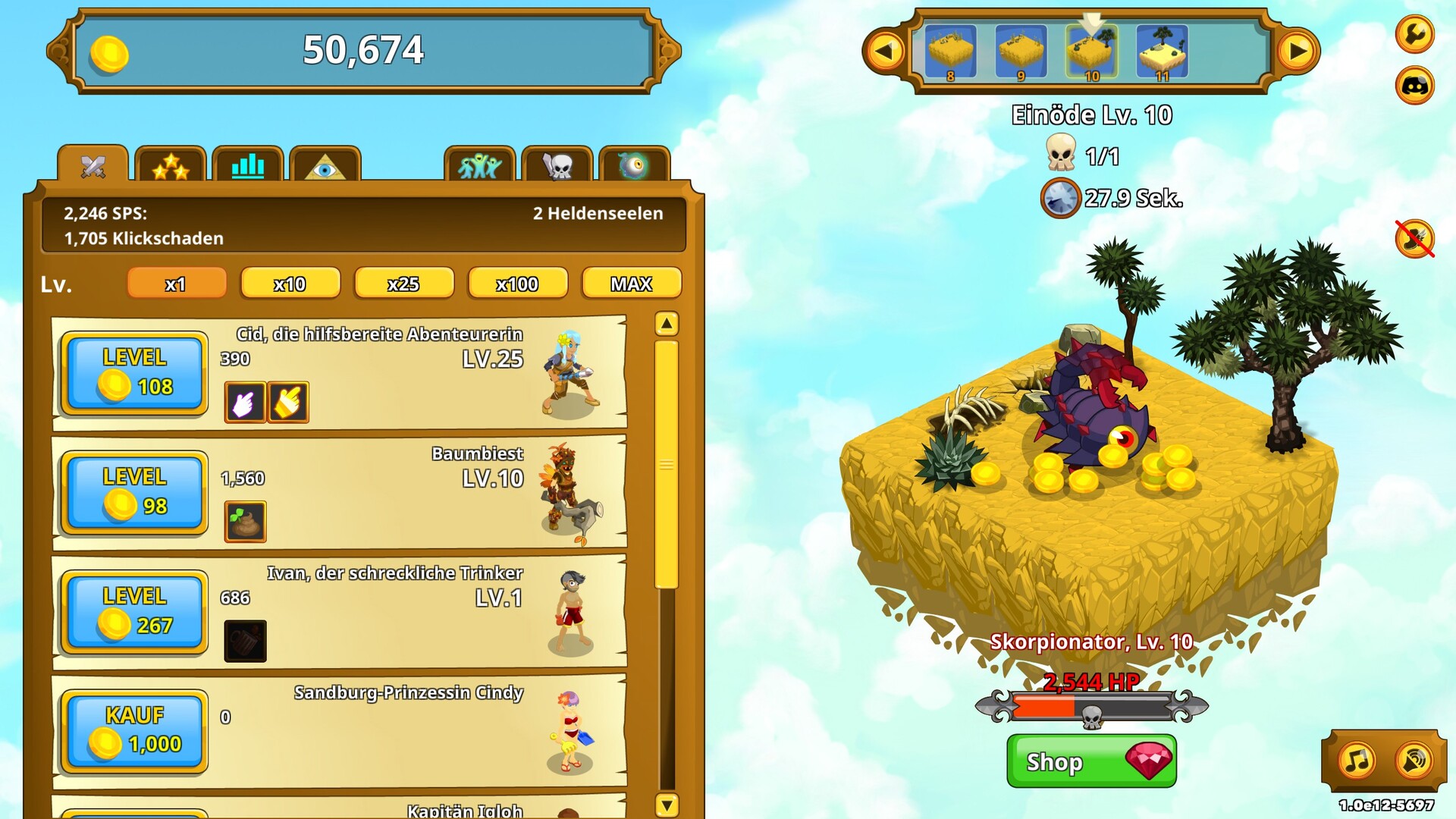Buy Sandburg-Prinzessin Cindy for 1,000 gold
Image resolution: width=1456 pixels, height=819 pixels.
pyautogui.click(x=134, y=731)
